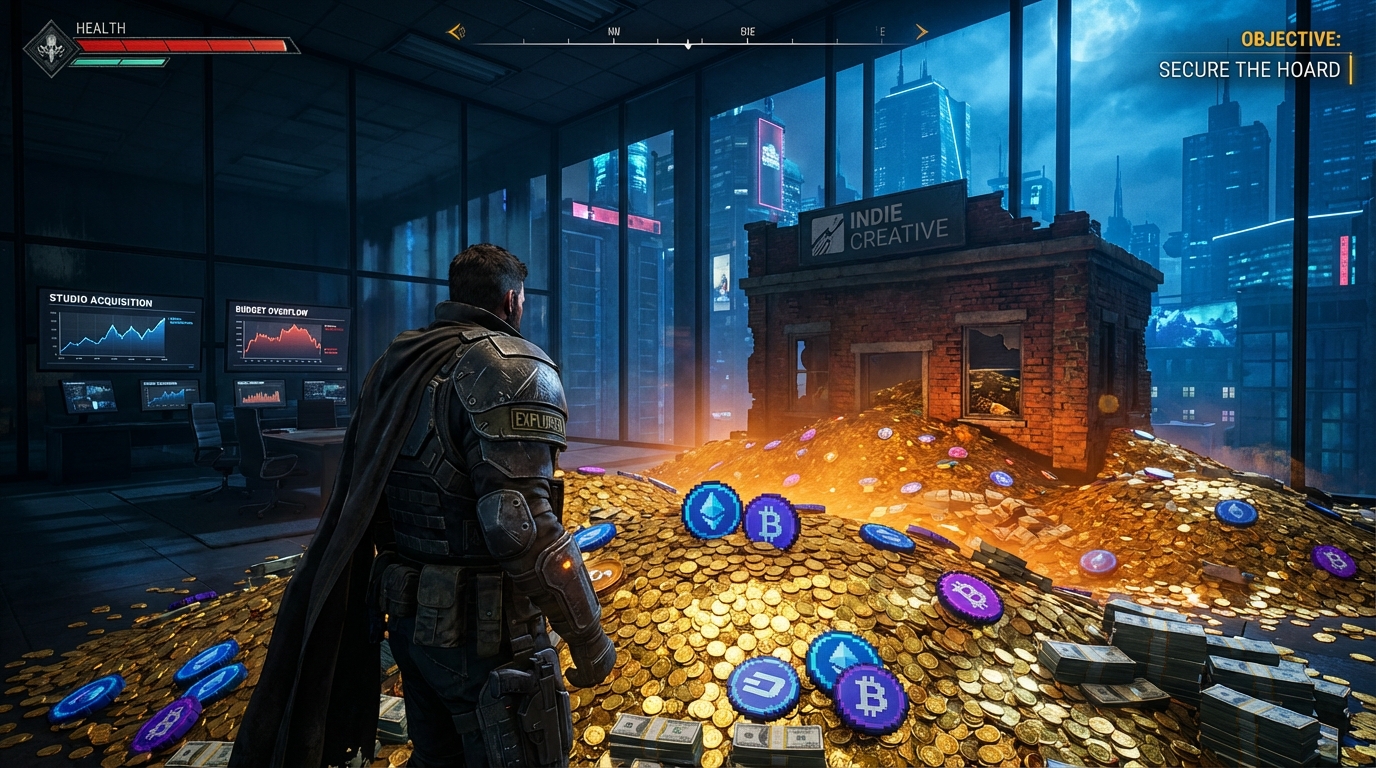Click the compass strip's left orange arrow
1376x768 pixels.
[x=456, y=32]
